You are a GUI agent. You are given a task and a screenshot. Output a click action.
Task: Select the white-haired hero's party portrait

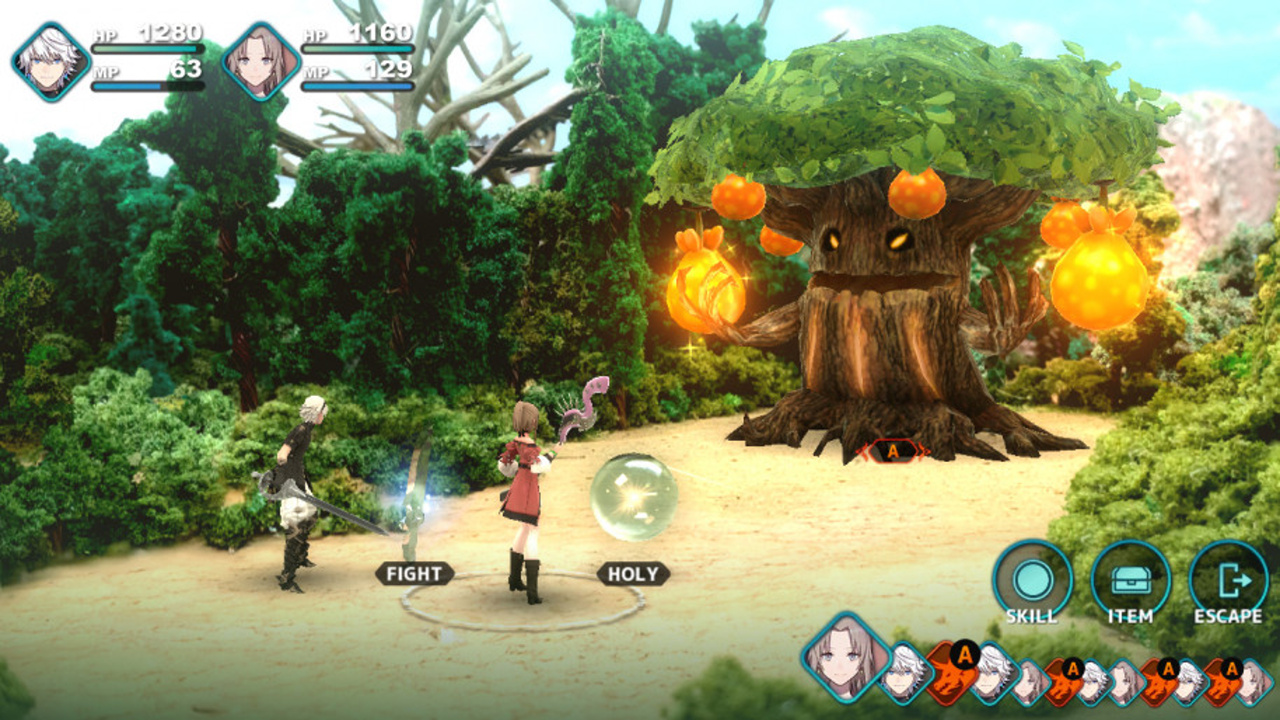click(51, 62)
